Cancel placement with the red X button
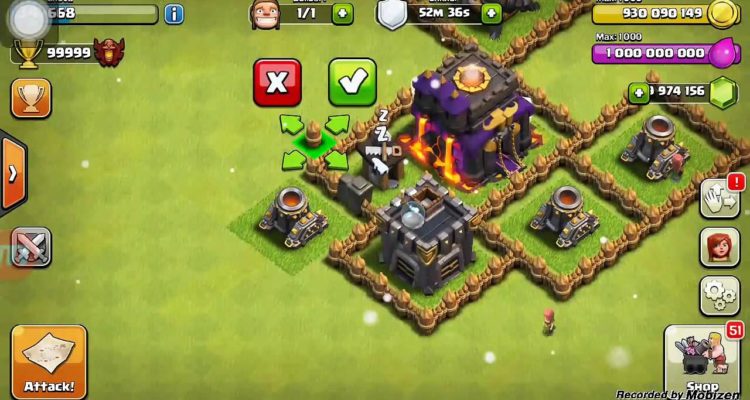 [277, 83]
